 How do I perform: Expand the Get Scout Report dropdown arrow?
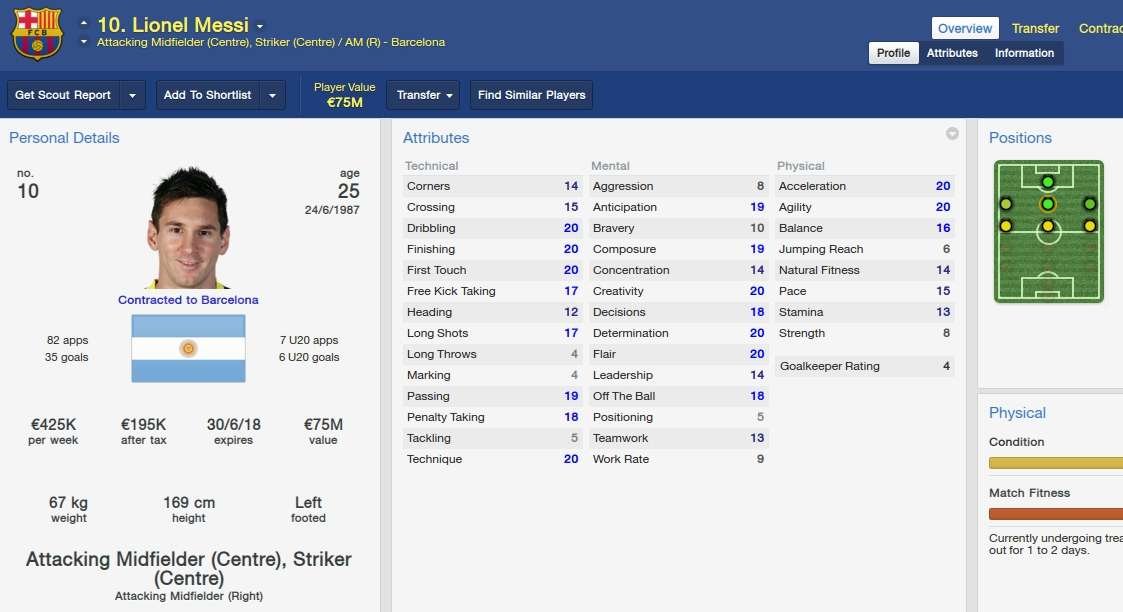tap(133, 95)
